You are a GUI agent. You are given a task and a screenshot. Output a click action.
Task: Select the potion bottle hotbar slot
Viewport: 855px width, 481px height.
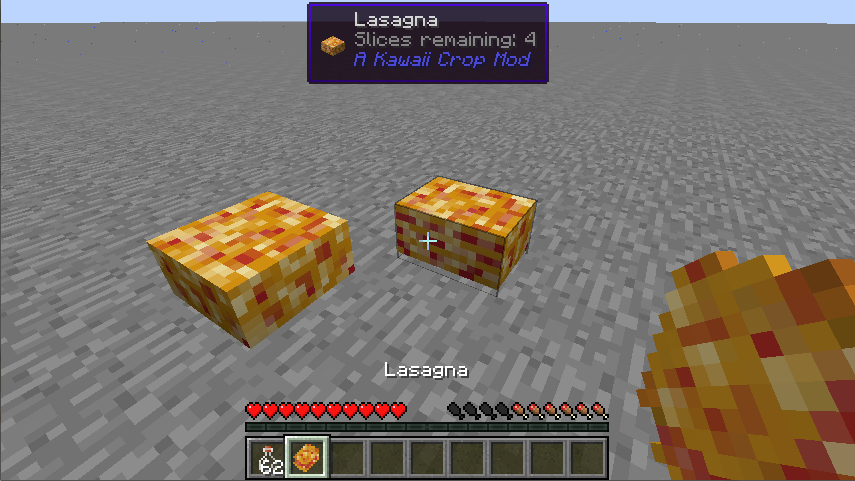coord(267,459)
